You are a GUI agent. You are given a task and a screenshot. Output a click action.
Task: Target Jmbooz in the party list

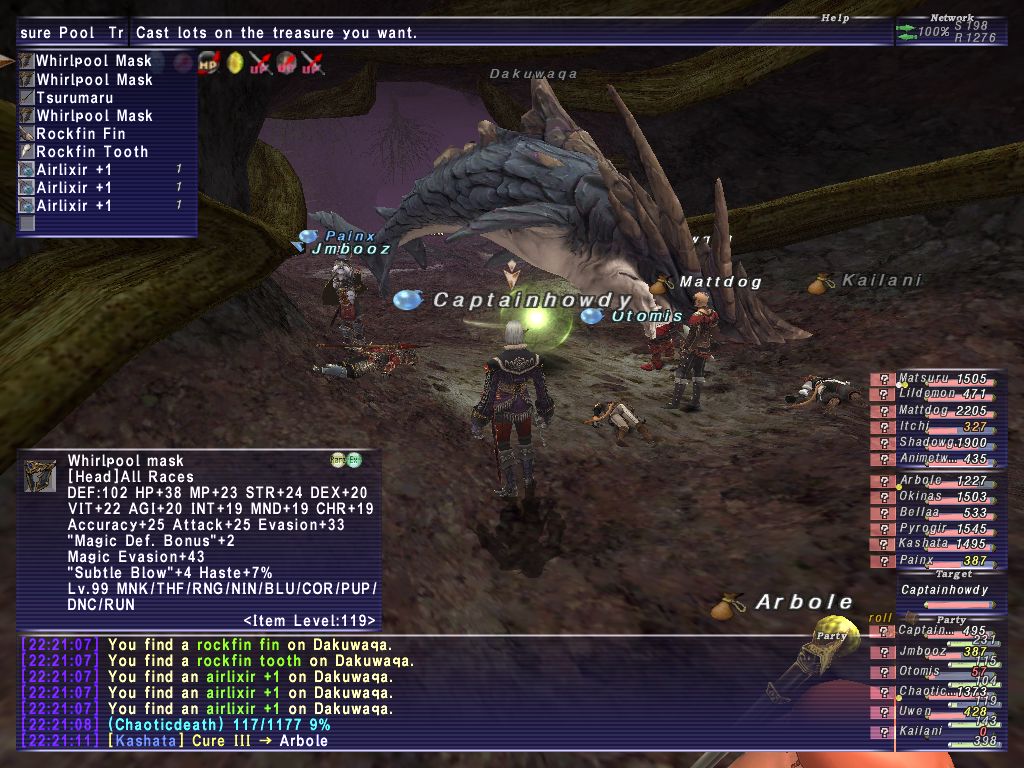922,651
